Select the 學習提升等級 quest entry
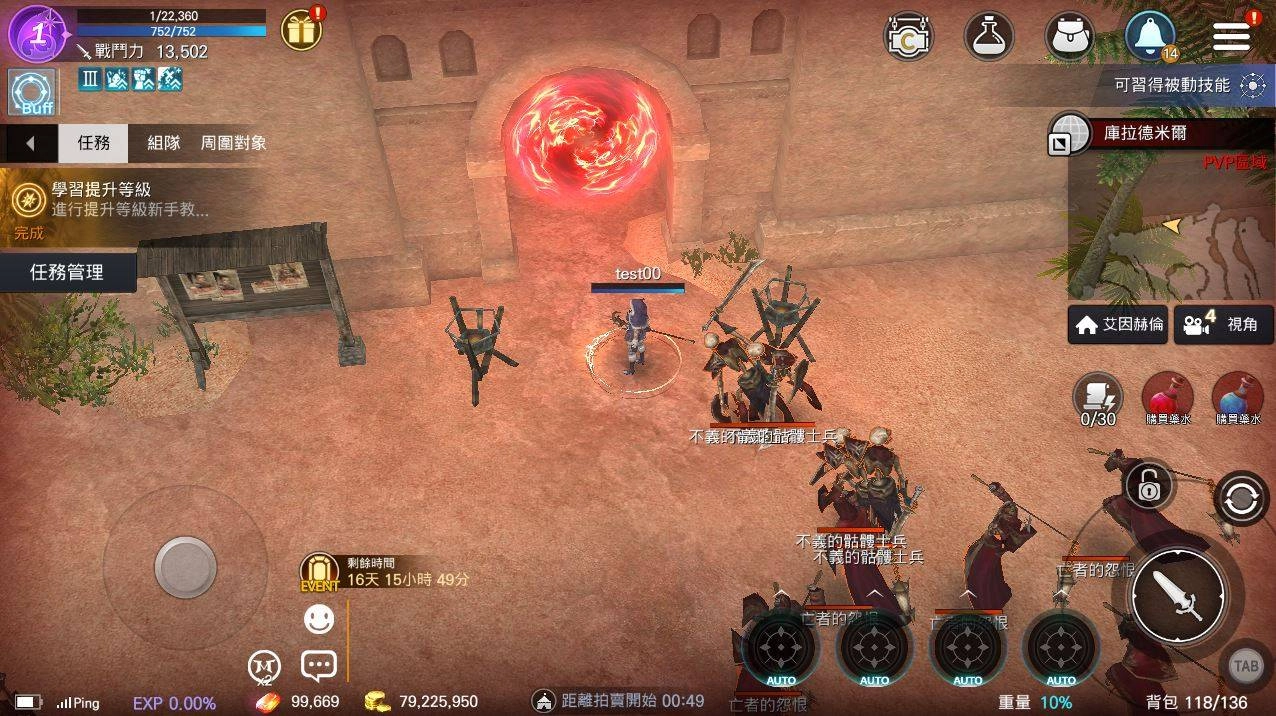The height and width of the screenshot is (716, 1276). click(110, 200)
